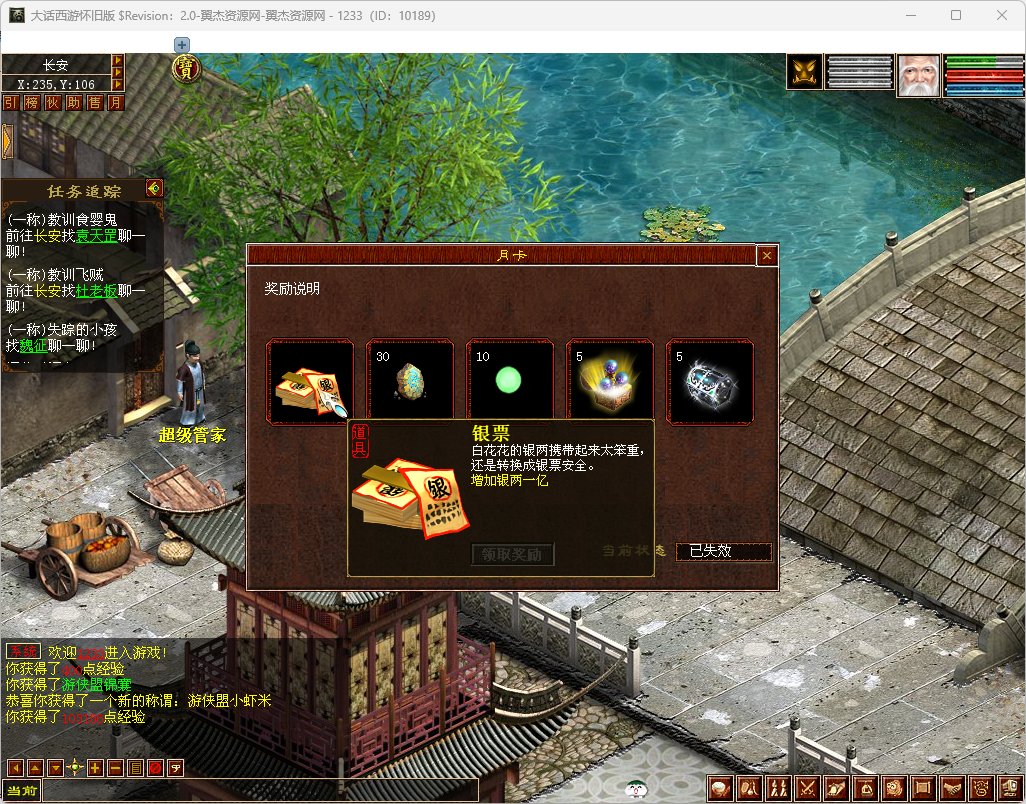
Task: Select the green orb reward slot
Action: pyautogui.click(x=510, y=381)
